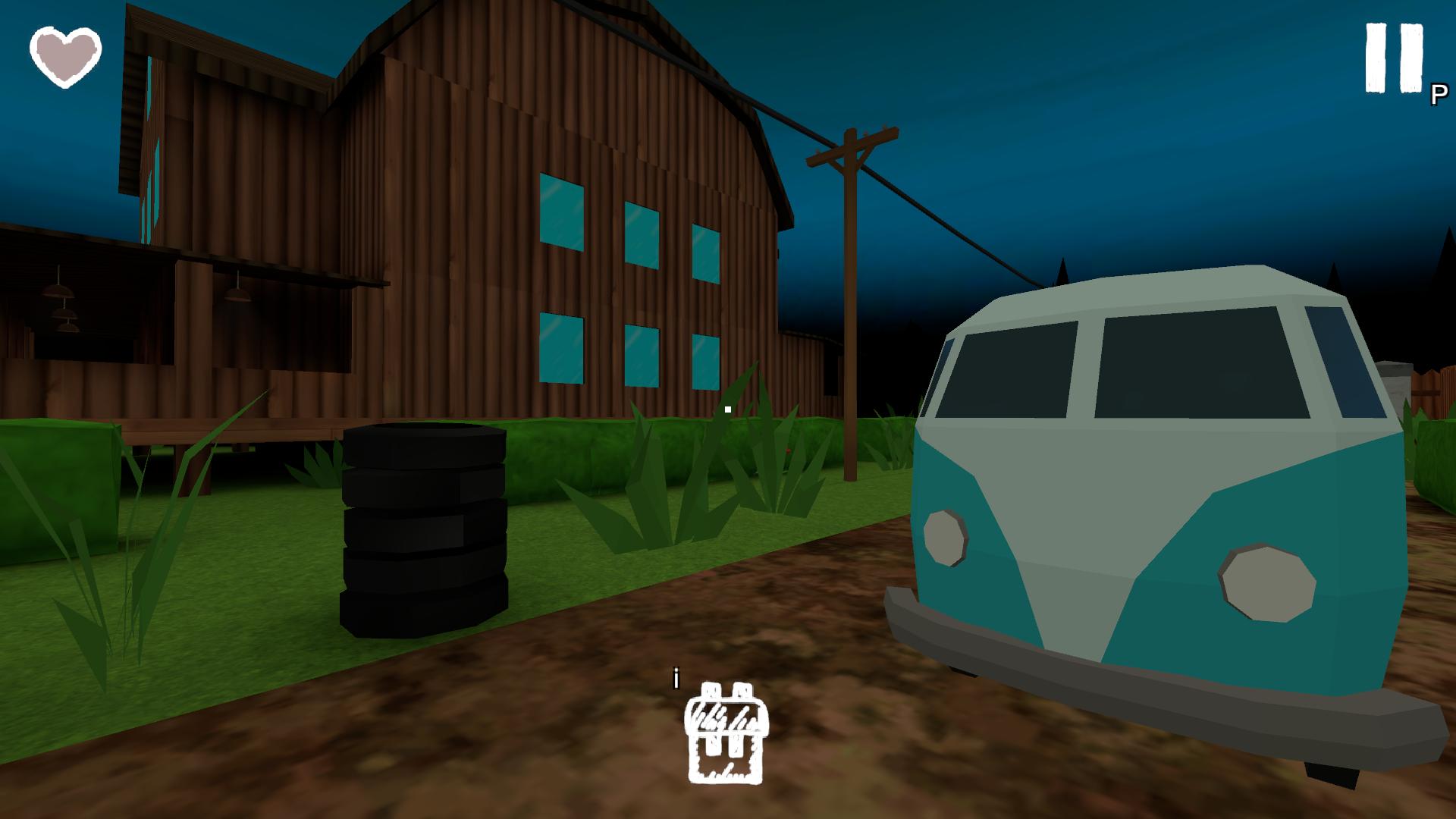Click the 'P' pause hotkey label
The image size is (1456, 819).
[x=1437, y=95]
